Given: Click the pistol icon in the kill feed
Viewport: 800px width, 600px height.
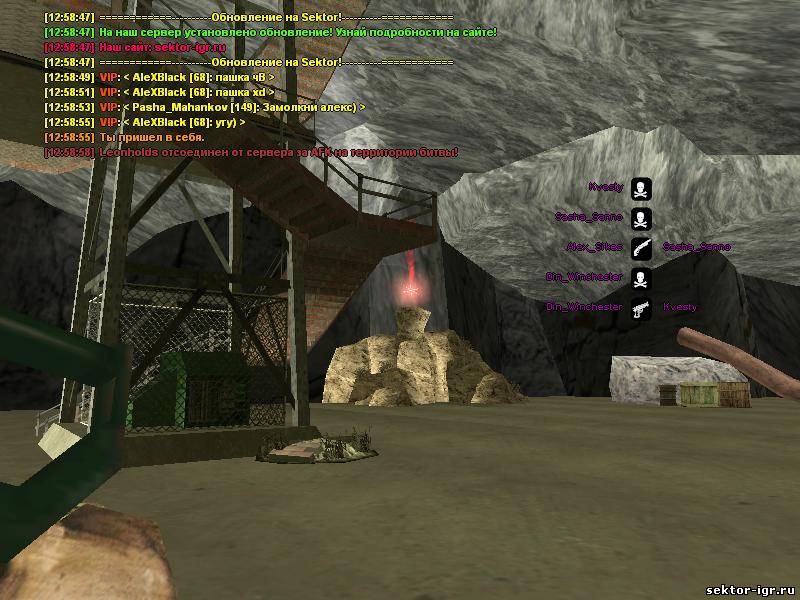Looking at the screenshot, I should 641,308.
